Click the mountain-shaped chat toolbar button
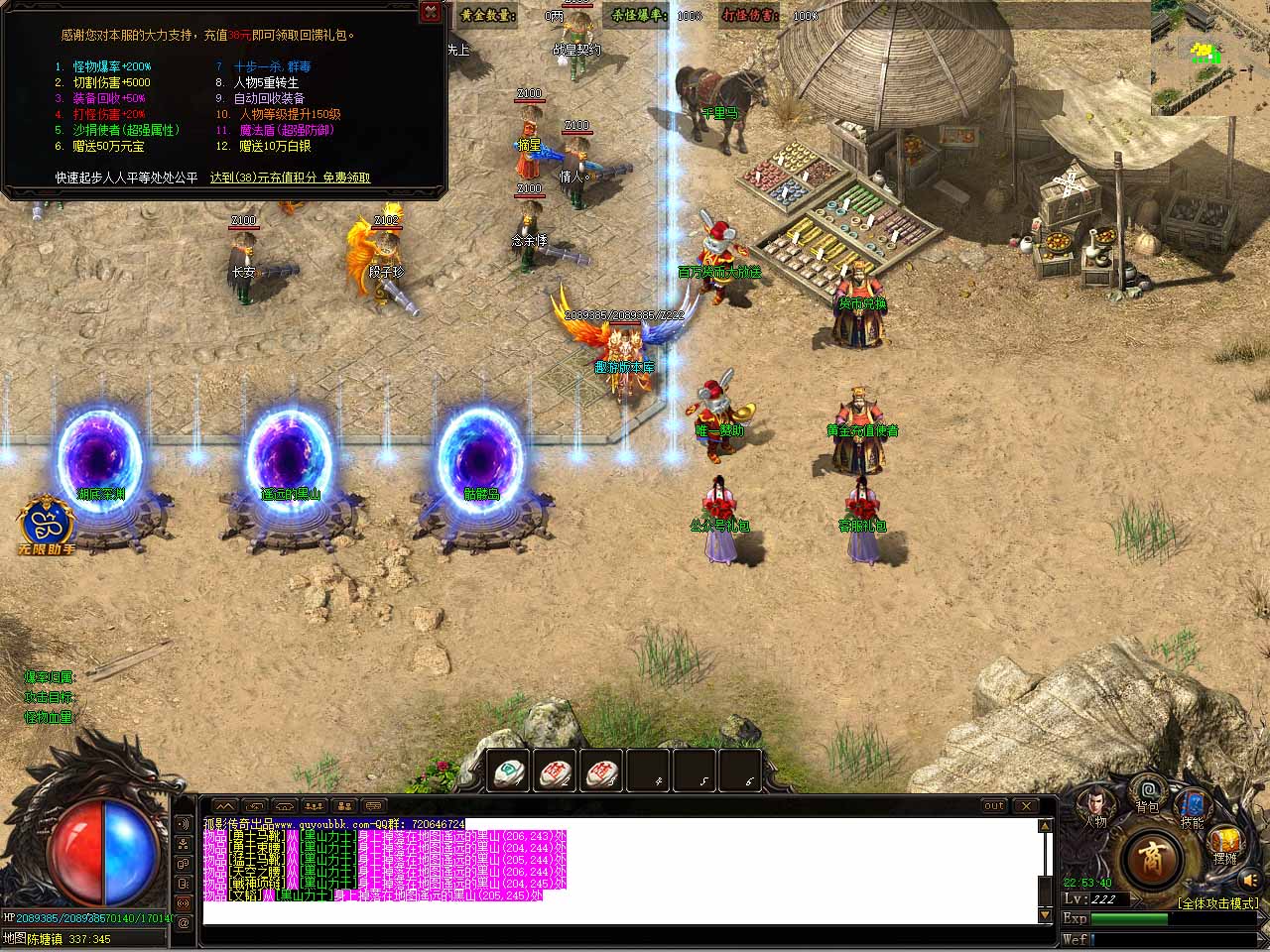The width and height of the screenshot is (1270, 952). pyautogui.click(x=225, y=806)
